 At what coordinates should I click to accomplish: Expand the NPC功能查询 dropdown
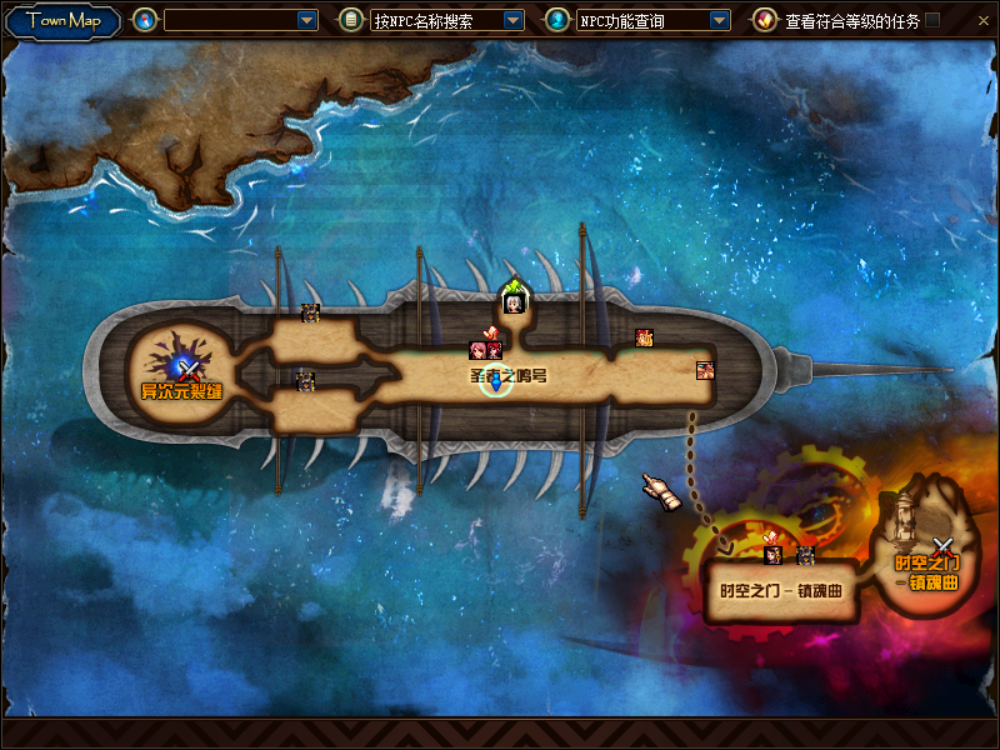[x=719, y=20]
